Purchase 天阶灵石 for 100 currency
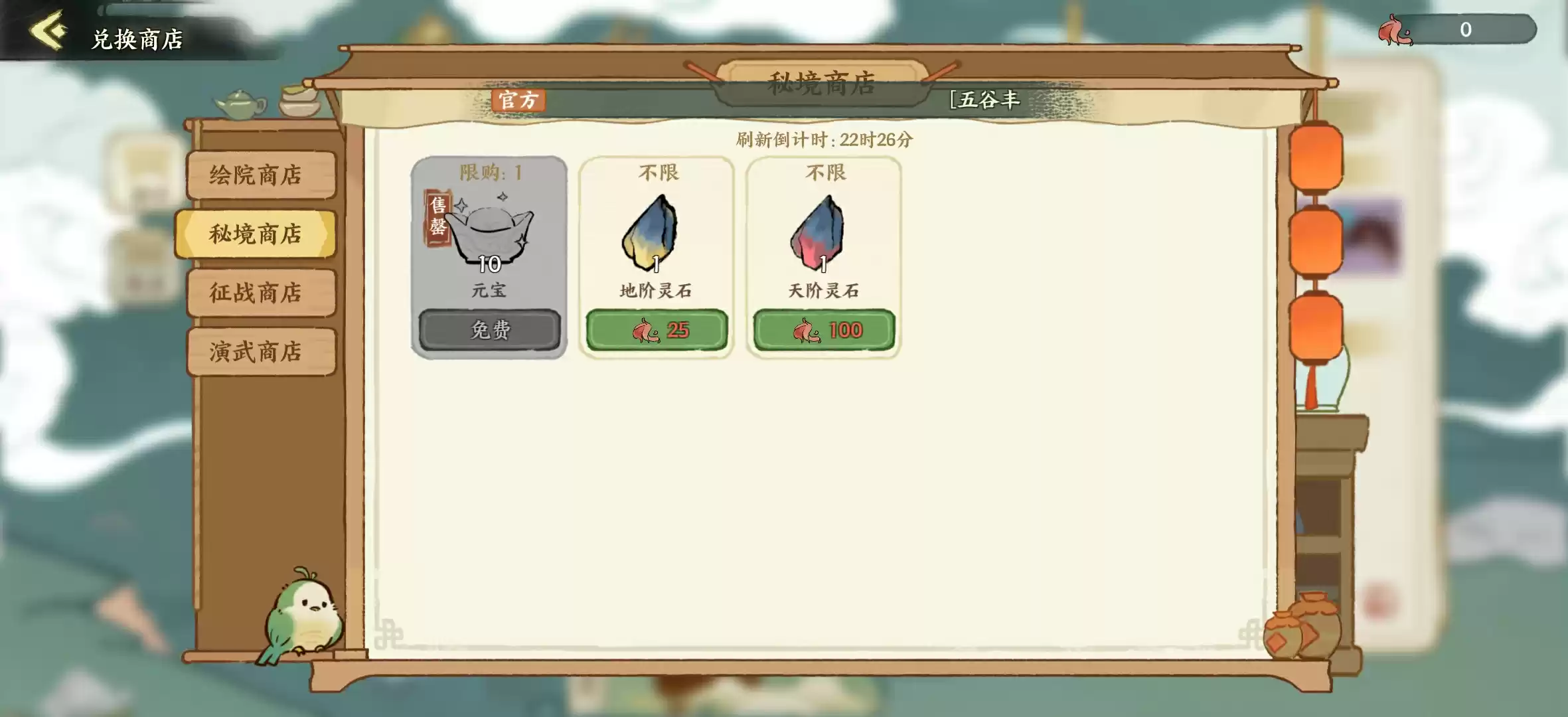 tap(823, 330)
